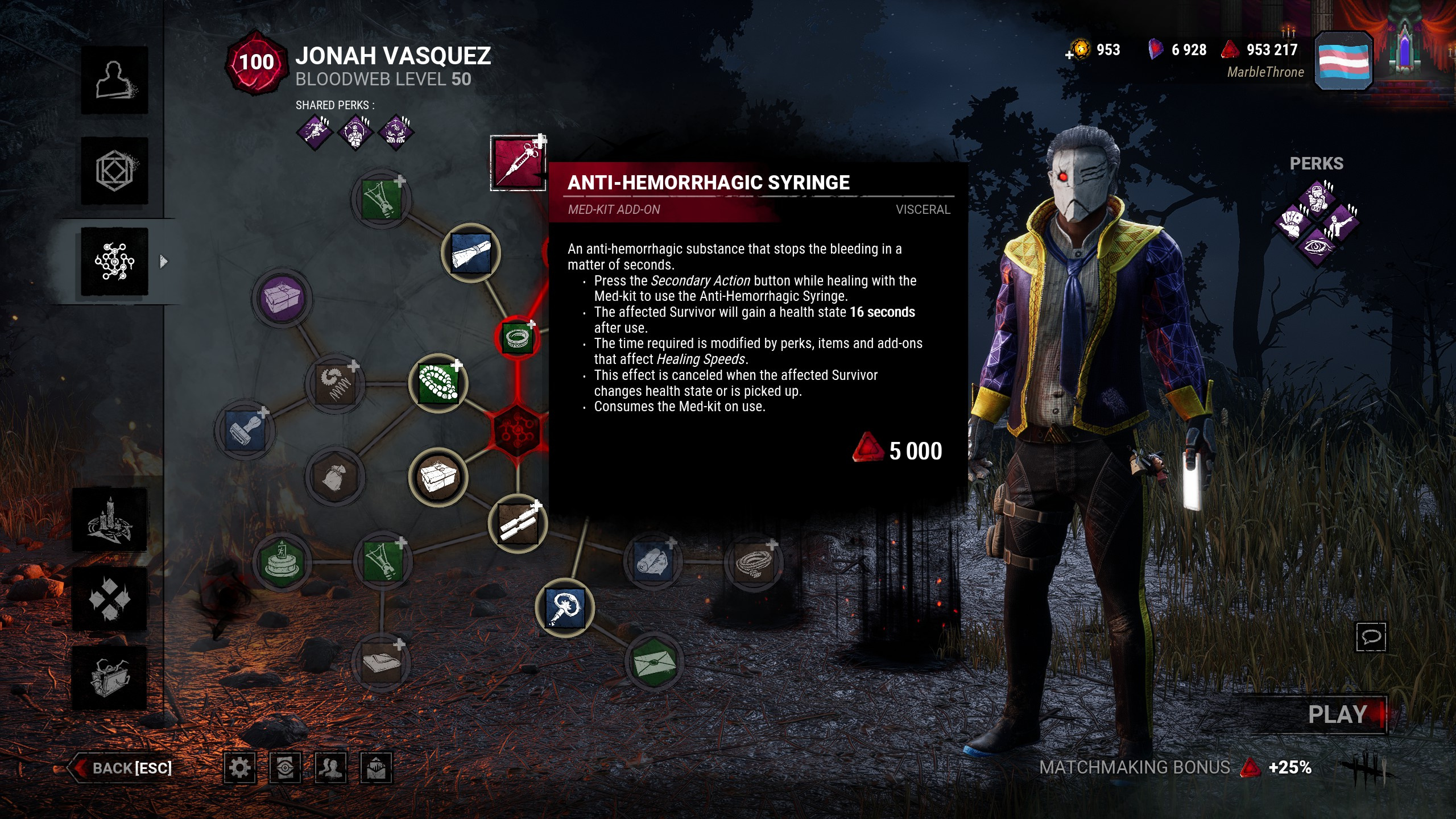The width and height of the screenshot is (1456, 819).
Task: Click the Bloodweb center hexagon node
Action: pyautogui.click(x=517, y=431)
